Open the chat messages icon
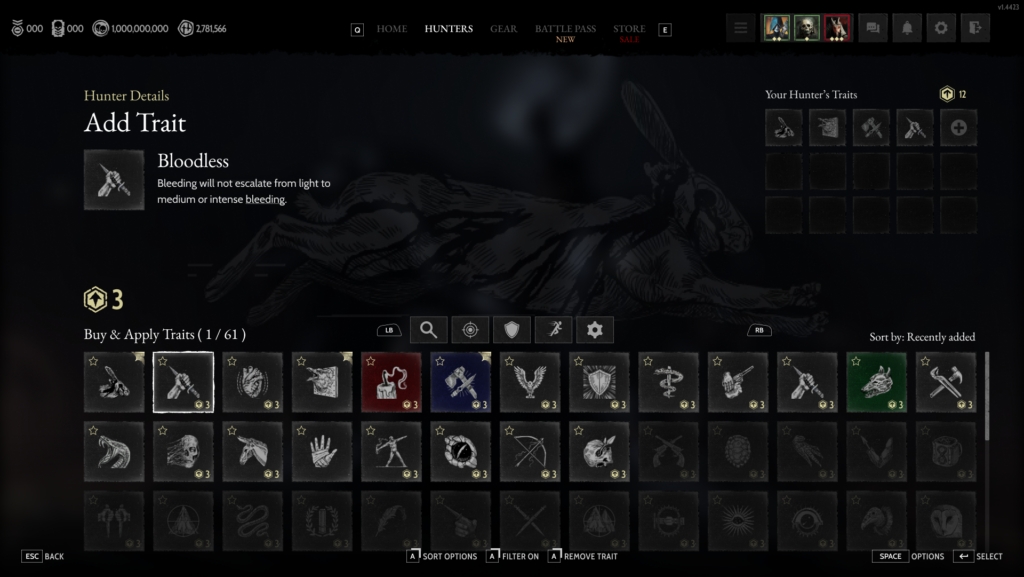This screenshot has width=1024, height=577. (x=873, y=28)
